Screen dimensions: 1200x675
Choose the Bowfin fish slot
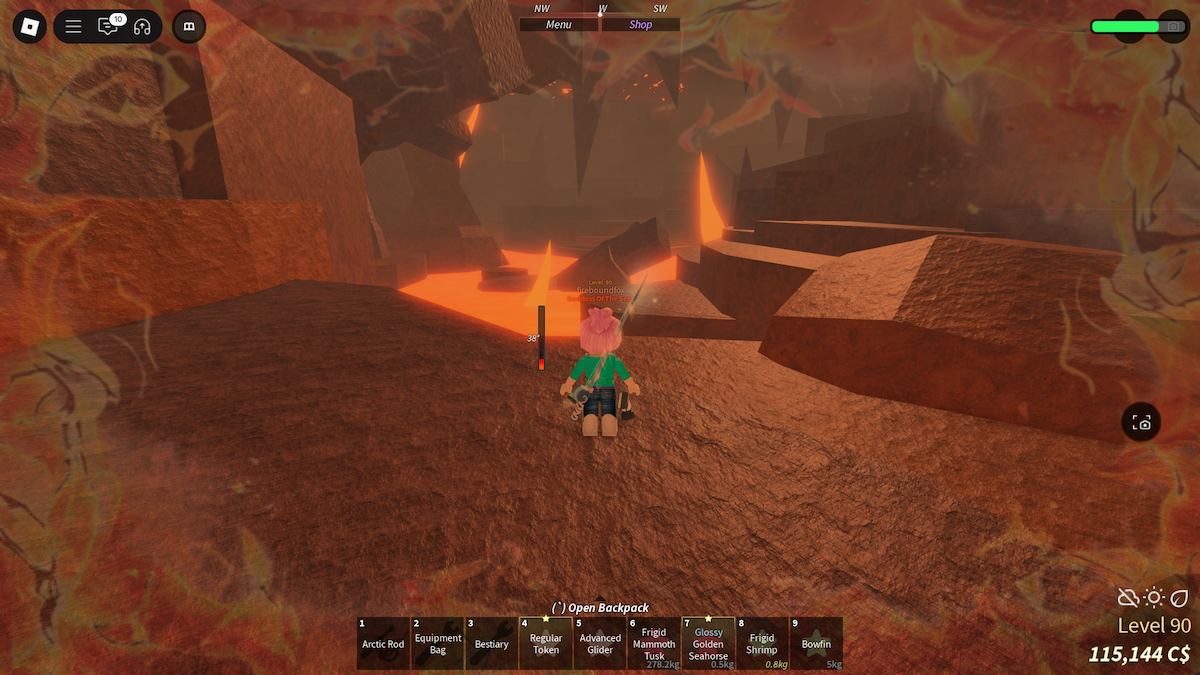pyautogui.click(x=816, y=643)
